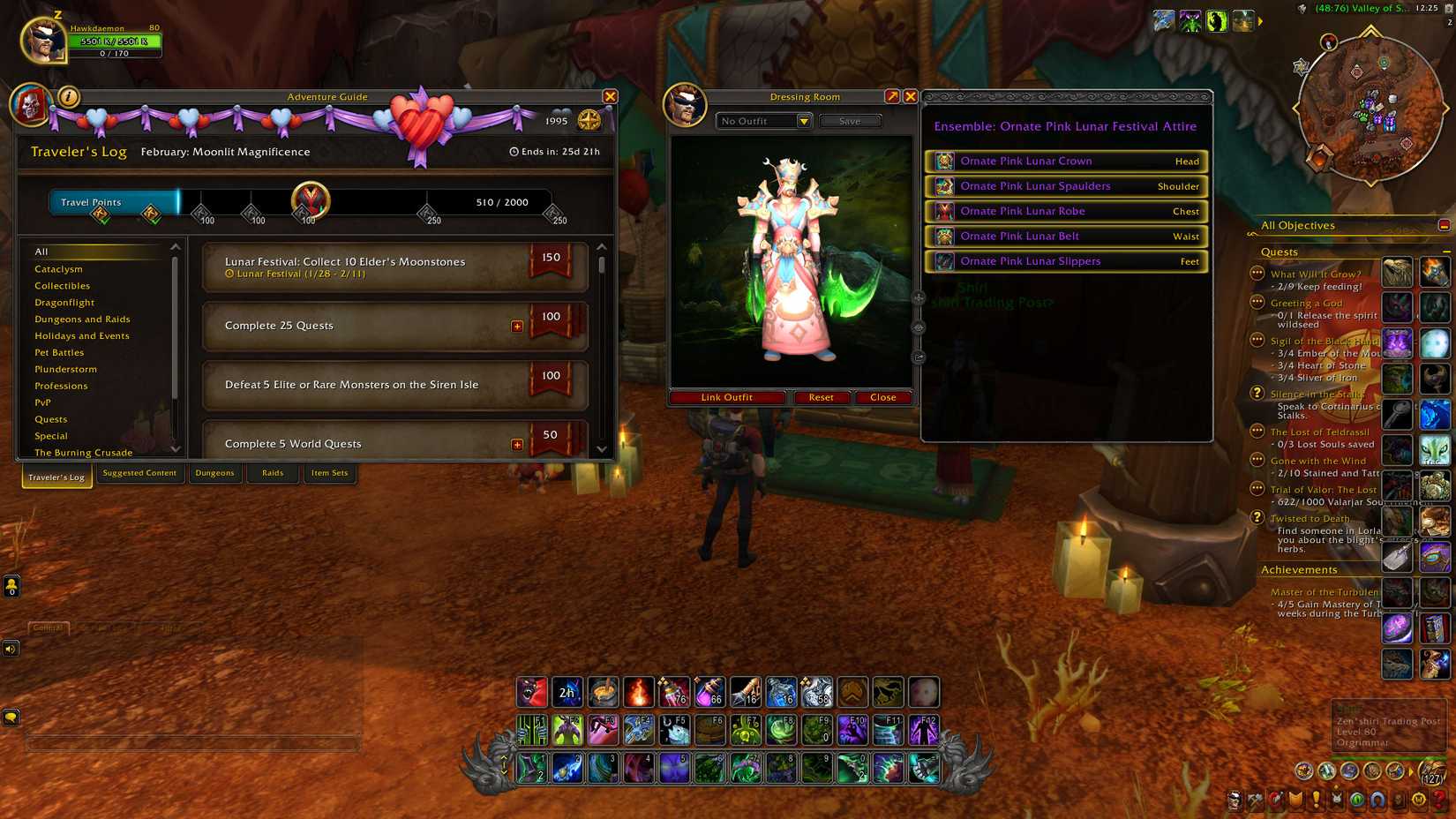Open the Help red question mark icon
1456x819 pixels.
coord(1437,799)
